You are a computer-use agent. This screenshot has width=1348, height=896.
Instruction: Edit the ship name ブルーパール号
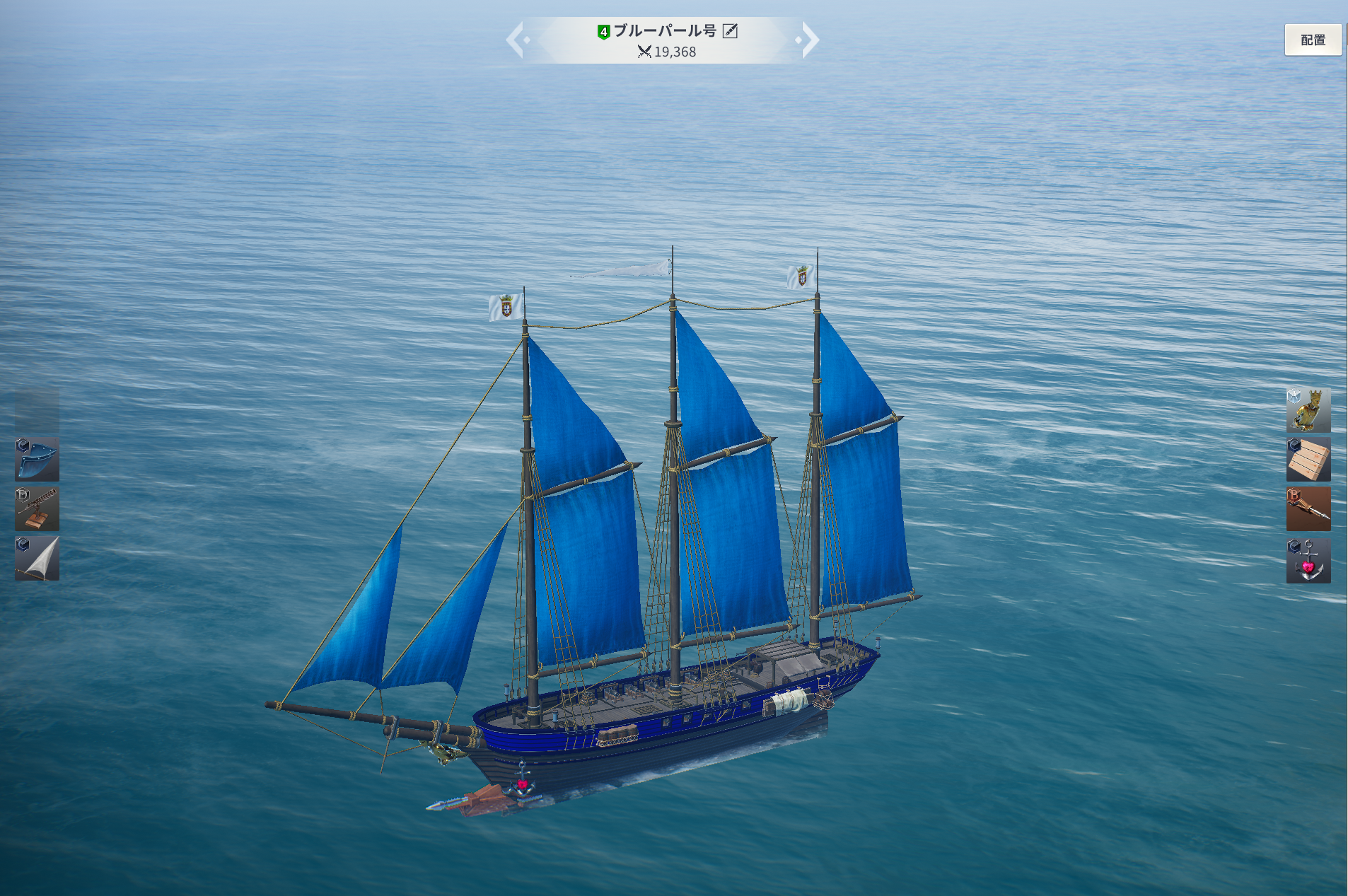click(x=730, y=31)
